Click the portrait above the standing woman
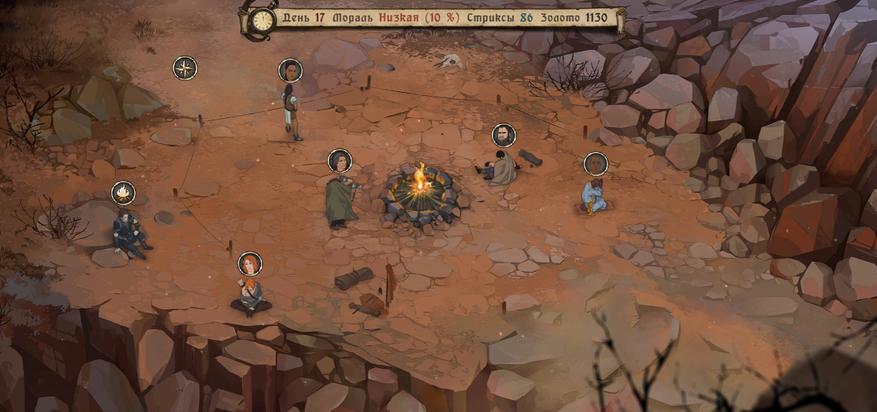The width and height of the screenshot is (877, 412). tap(290, 70)
